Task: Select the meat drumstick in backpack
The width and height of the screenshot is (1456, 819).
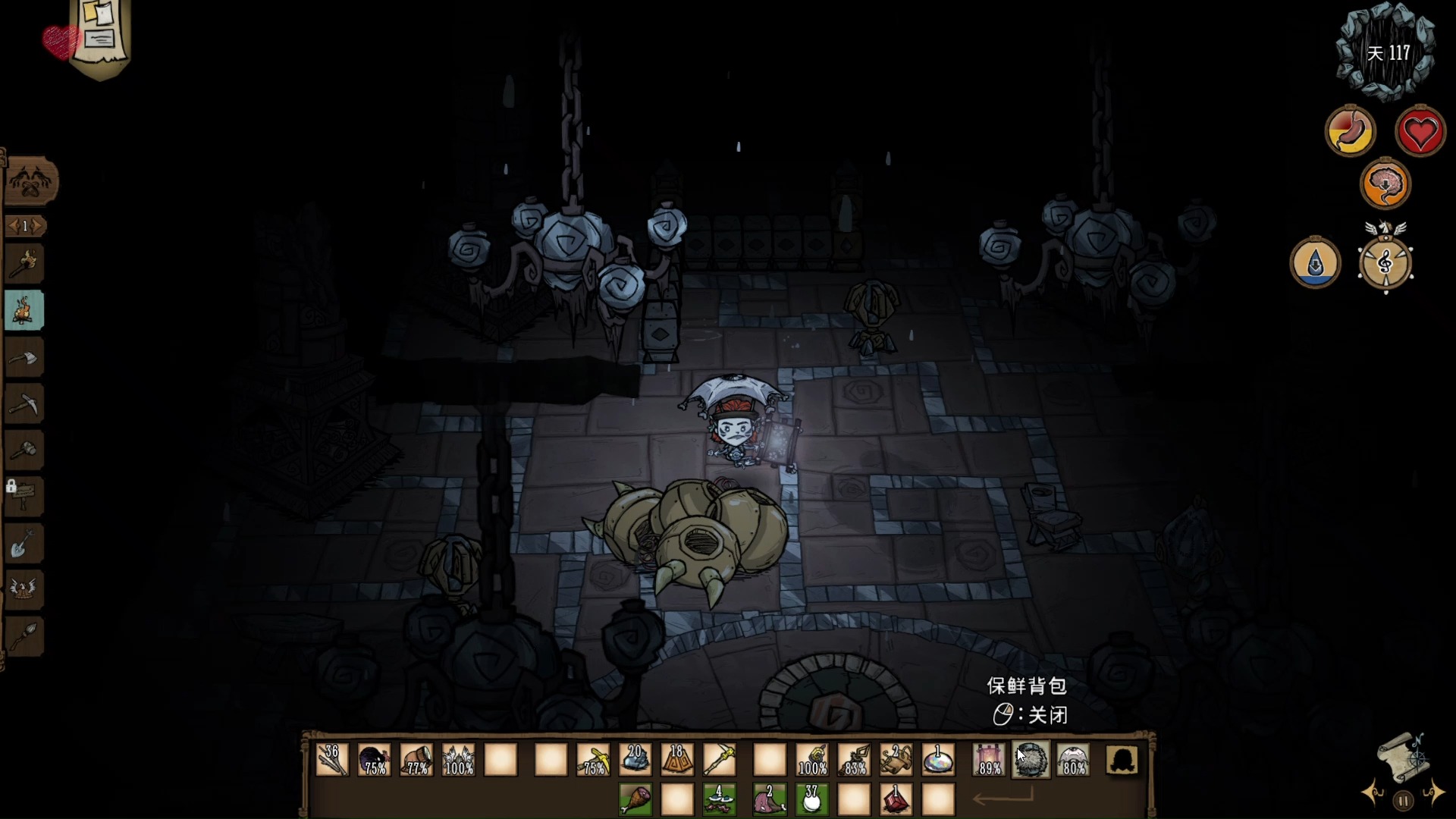Action: point(635,799)
